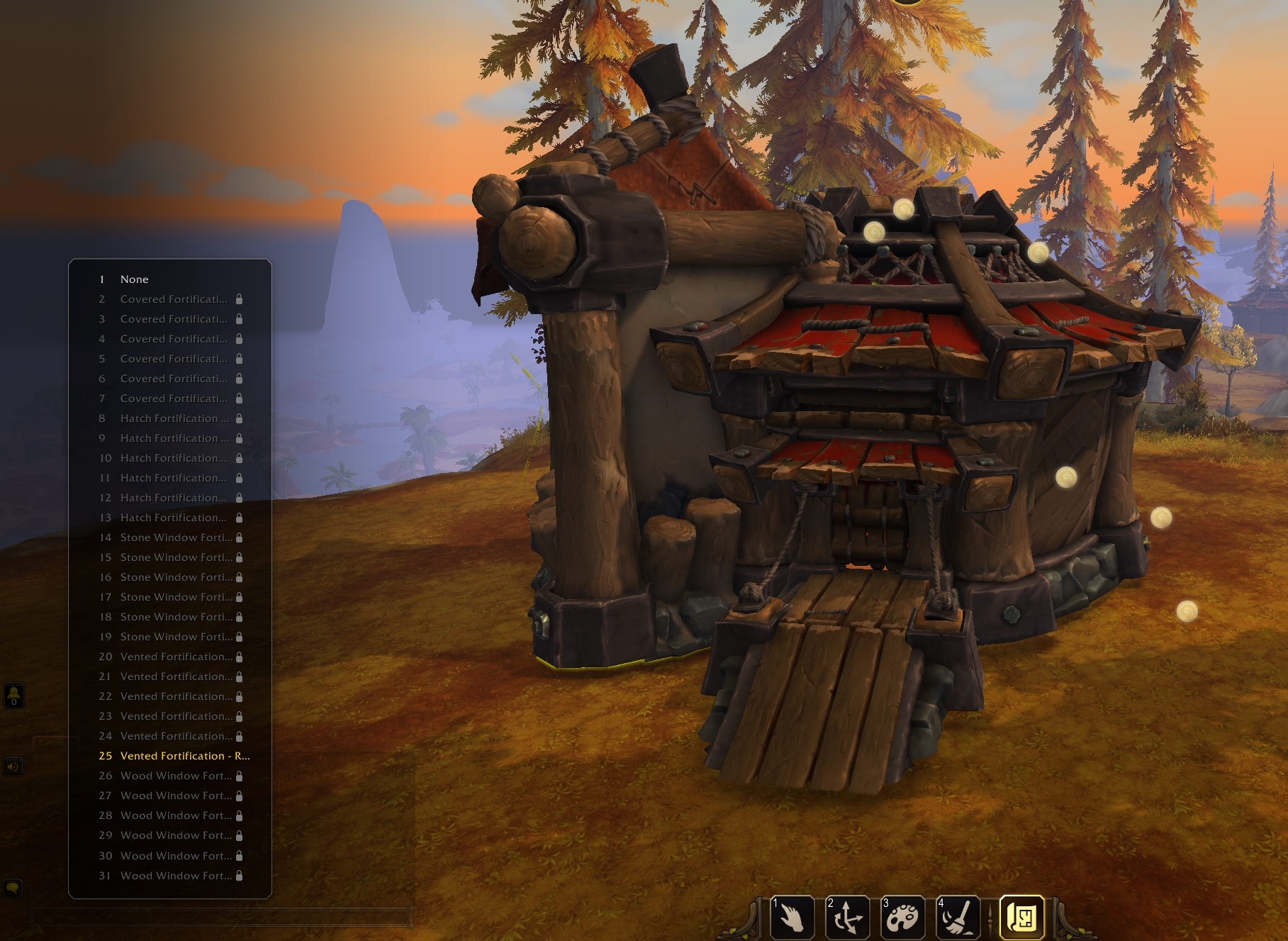Viewport: 1288px width, 941px height.
Task: Pick list entry 19 Stone Window Fortification
Action: coord(176,637)
